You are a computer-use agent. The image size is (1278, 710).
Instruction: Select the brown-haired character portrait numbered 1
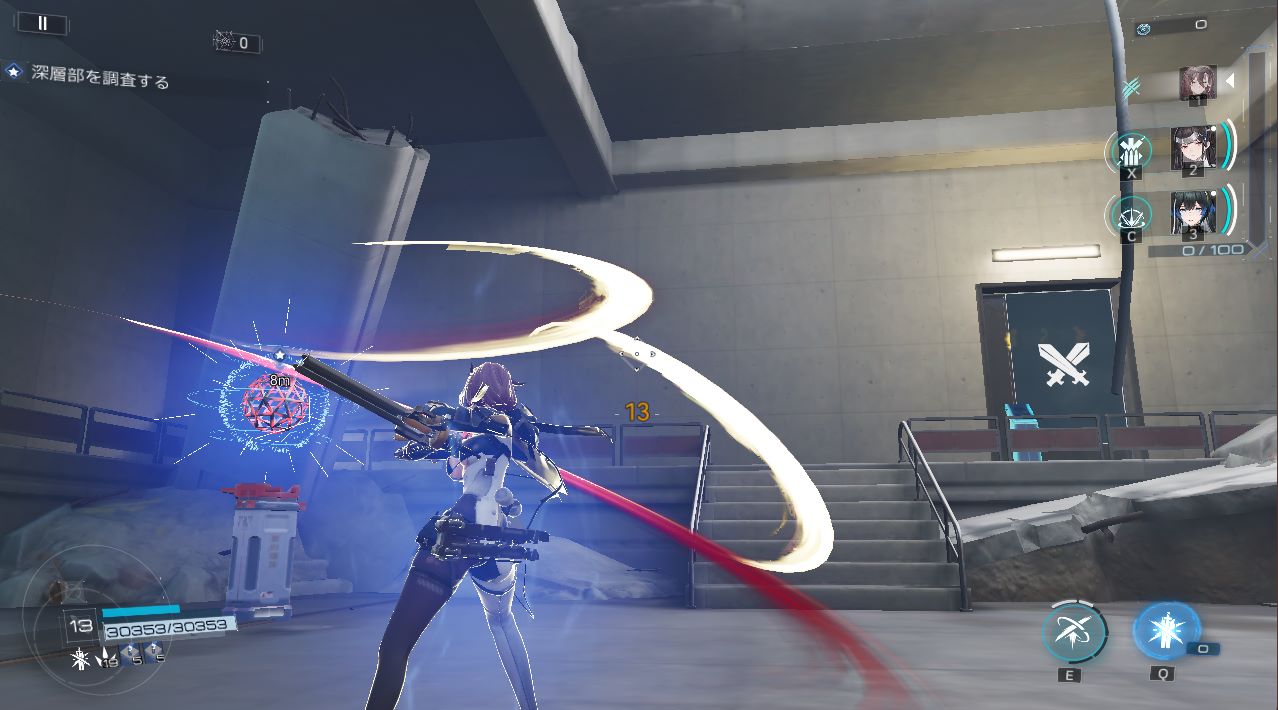pyautogui.click(x=1196, y=83)
